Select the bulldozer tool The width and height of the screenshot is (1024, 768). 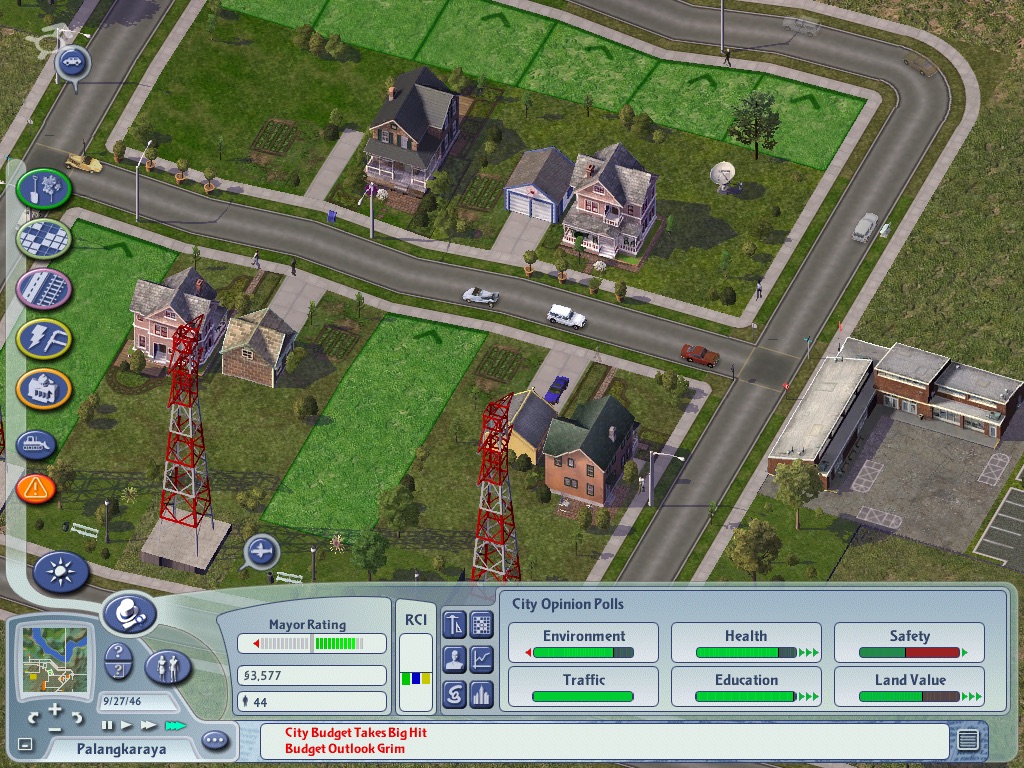click(x=36, y=443)
